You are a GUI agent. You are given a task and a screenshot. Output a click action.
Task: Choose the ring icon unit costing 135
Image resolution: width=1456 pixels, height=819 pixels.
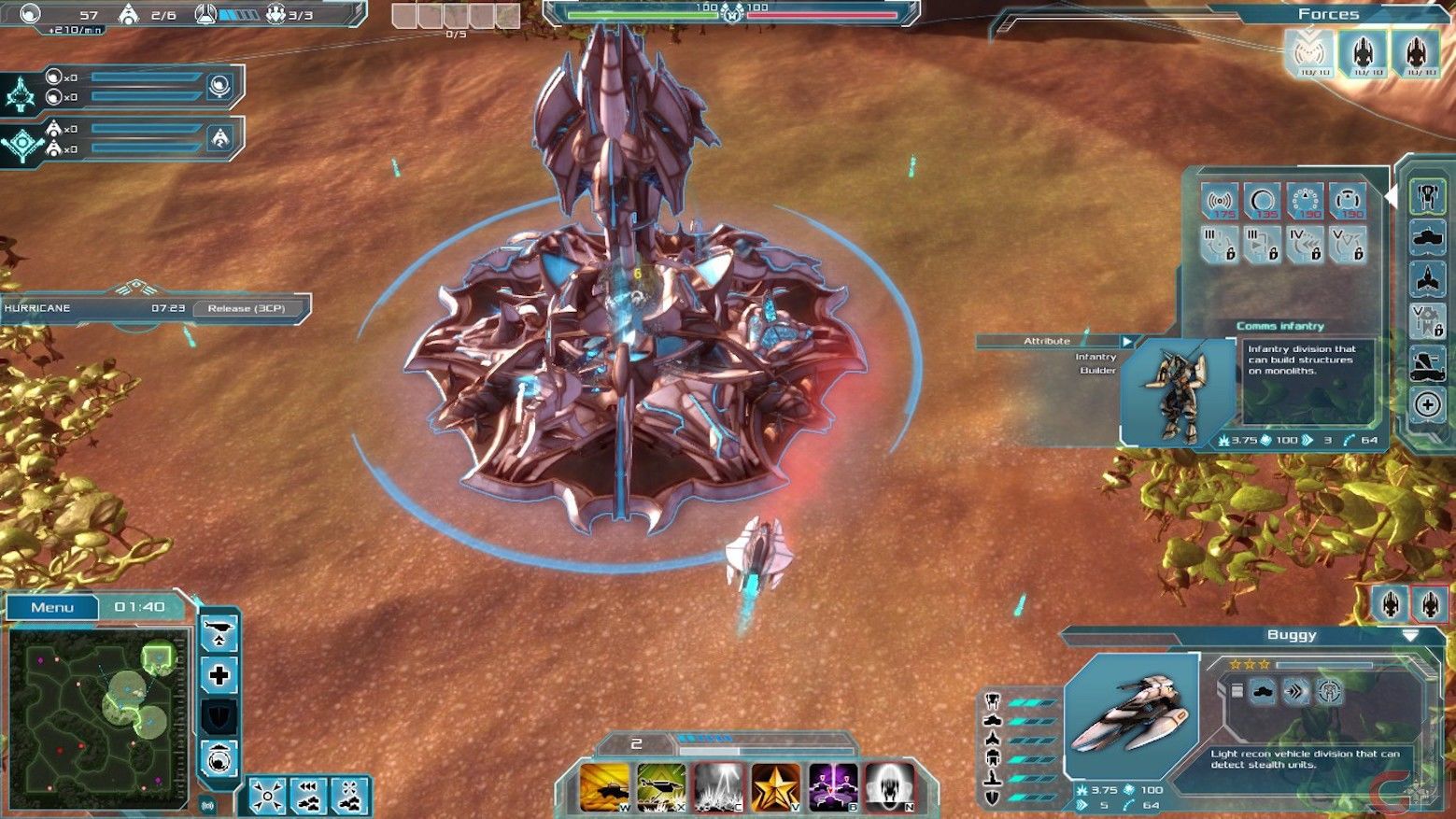1262,202
